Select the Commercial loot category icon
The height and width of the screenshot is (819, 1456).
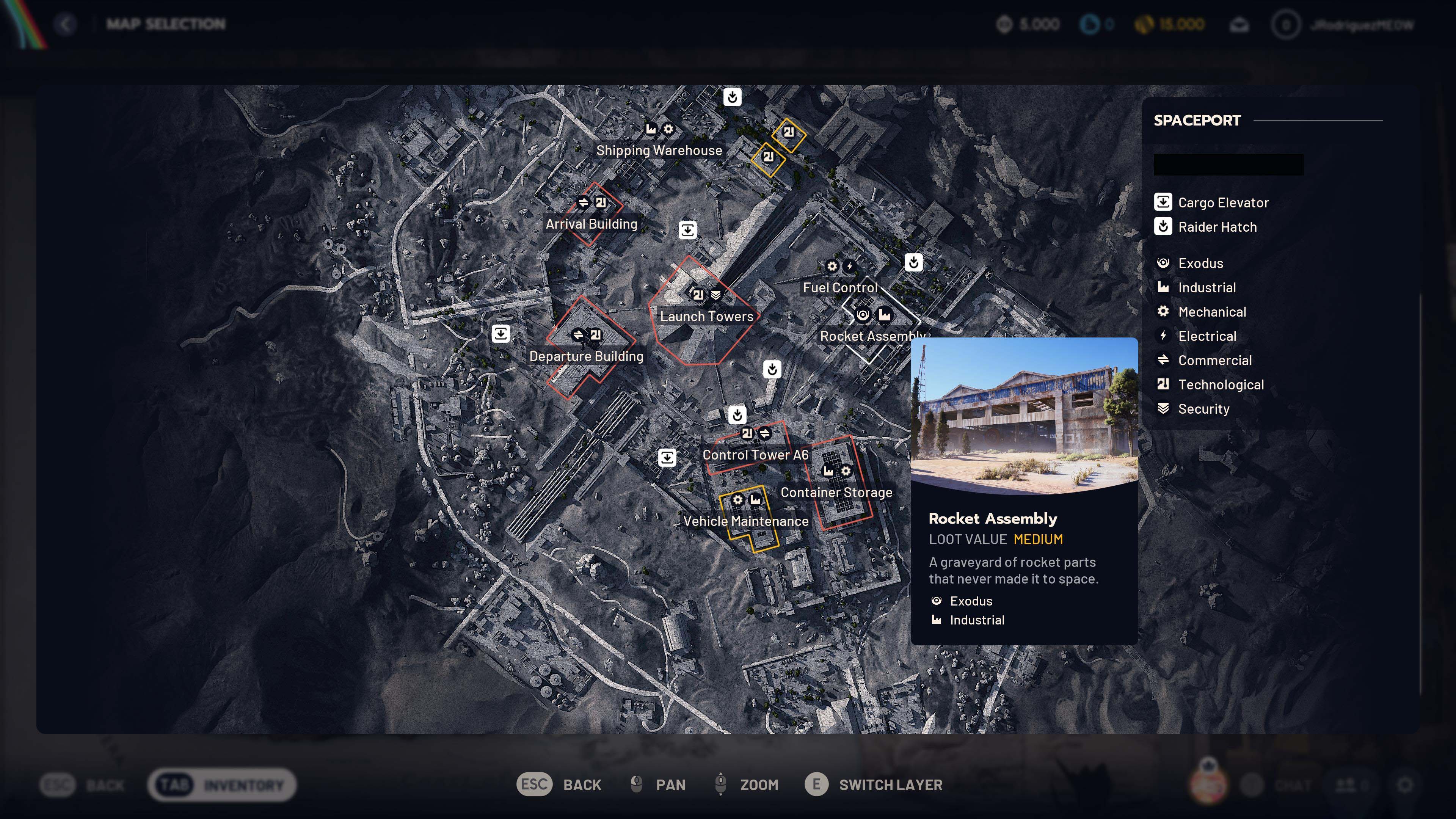(x=1163, y=360)
